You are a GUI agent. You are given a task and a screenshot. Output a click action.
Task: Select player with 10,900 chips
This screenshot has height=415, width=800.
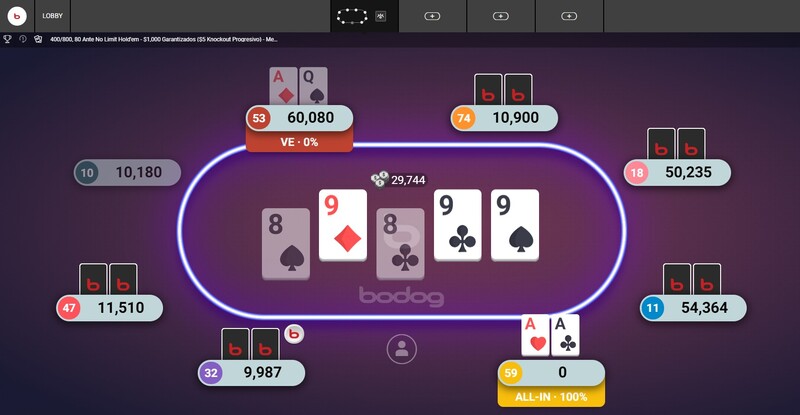point(505,118)
